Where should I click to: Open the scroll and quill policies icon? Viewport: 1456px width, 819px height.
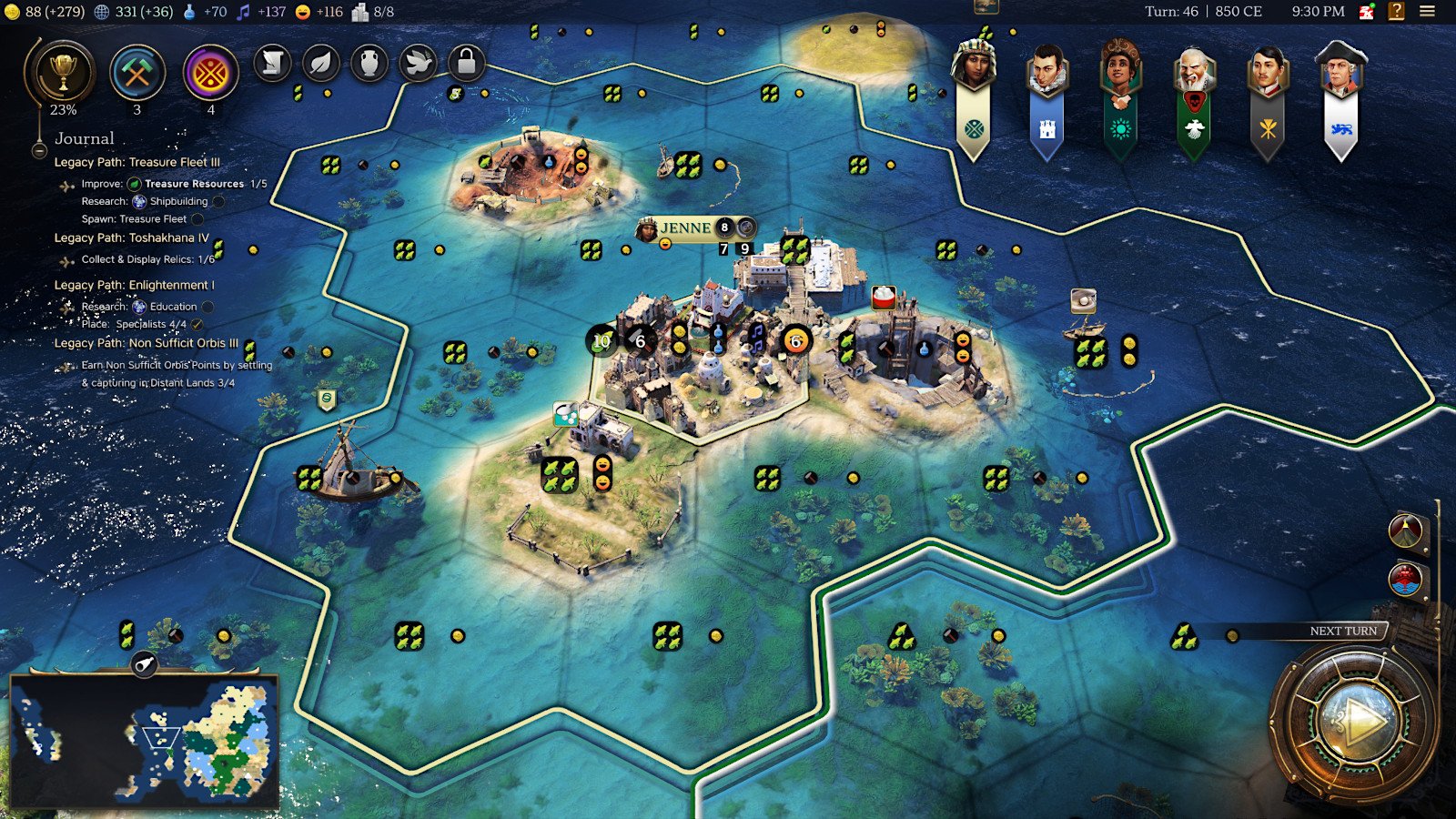tap(272, 63)
